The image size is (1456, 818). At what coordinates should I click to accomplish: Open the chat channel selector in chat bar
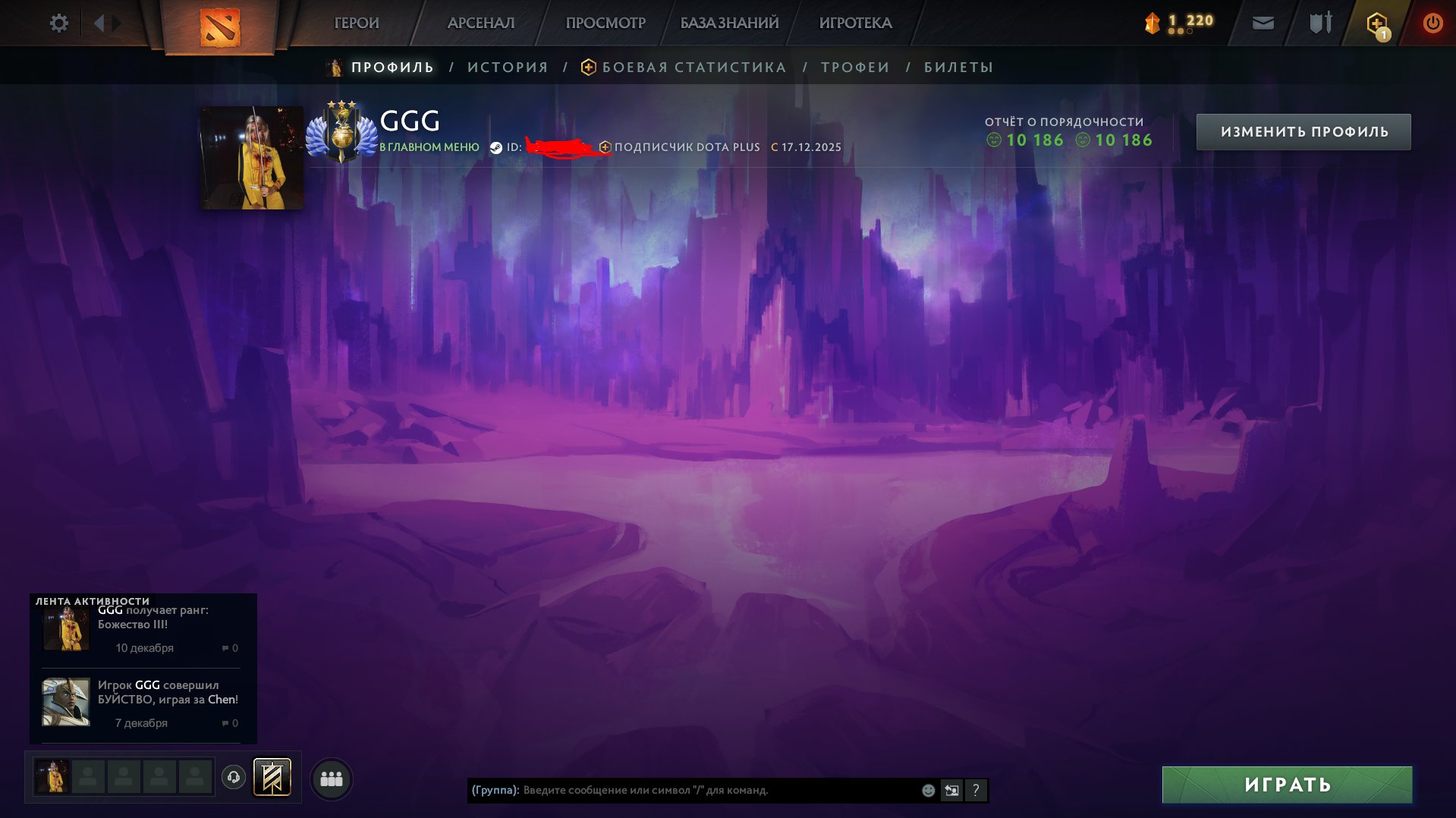coord(951,790)
